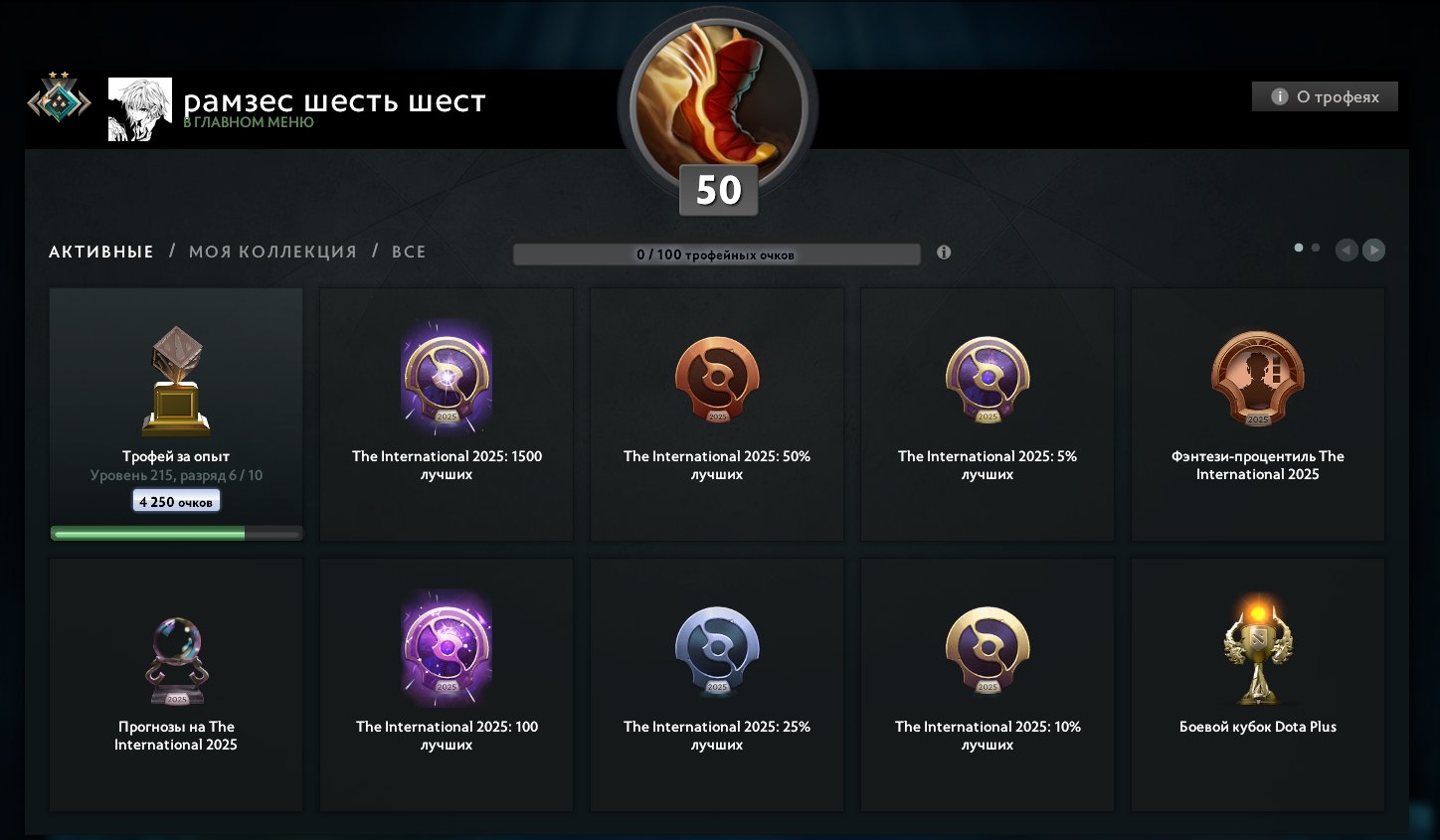Select the Фэнтези-процентиль The International 2025 trophy
Image resolution: width=1440 pixels, height=840 pixels.
1257,380
